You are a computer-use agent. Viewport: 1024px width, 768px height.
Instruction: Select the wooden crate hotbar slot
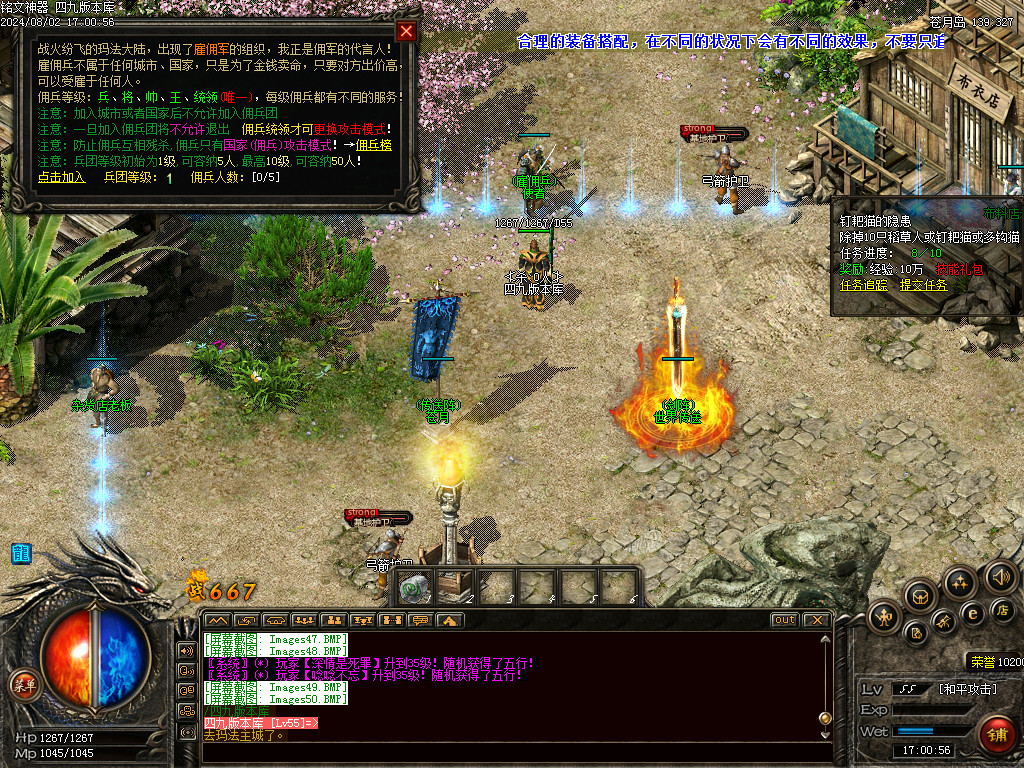(456, 587)
